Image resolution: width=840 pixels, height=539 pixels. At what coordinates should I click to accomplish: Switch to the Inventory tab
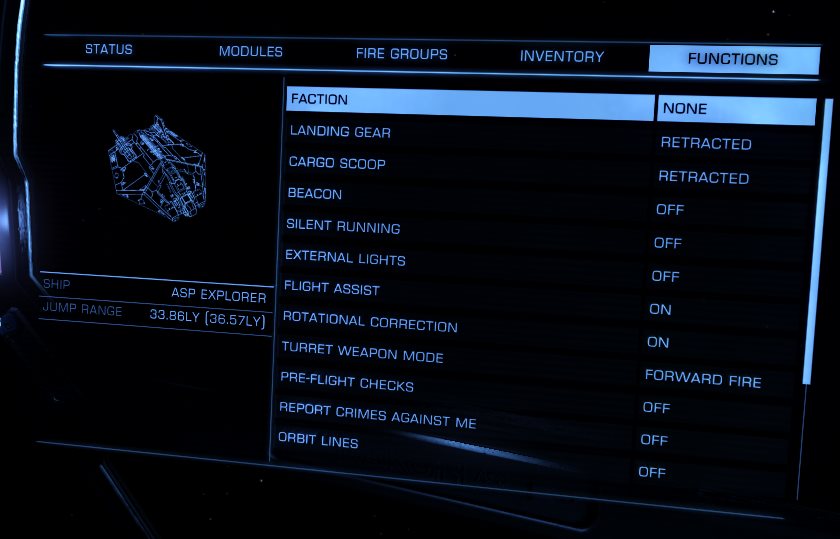point(562,57)
